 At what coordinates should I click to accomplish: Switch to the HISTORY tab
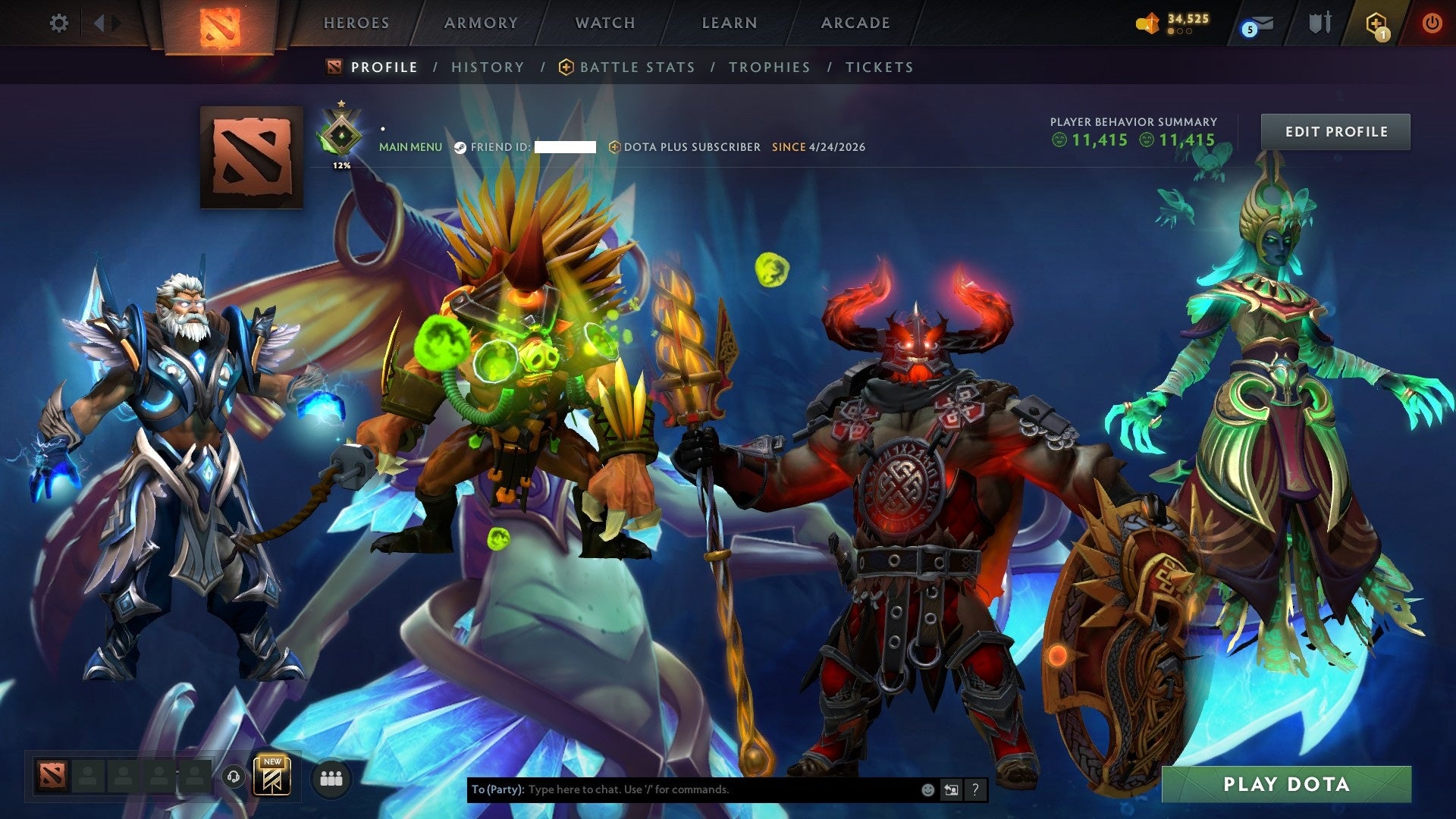point(488,67)
